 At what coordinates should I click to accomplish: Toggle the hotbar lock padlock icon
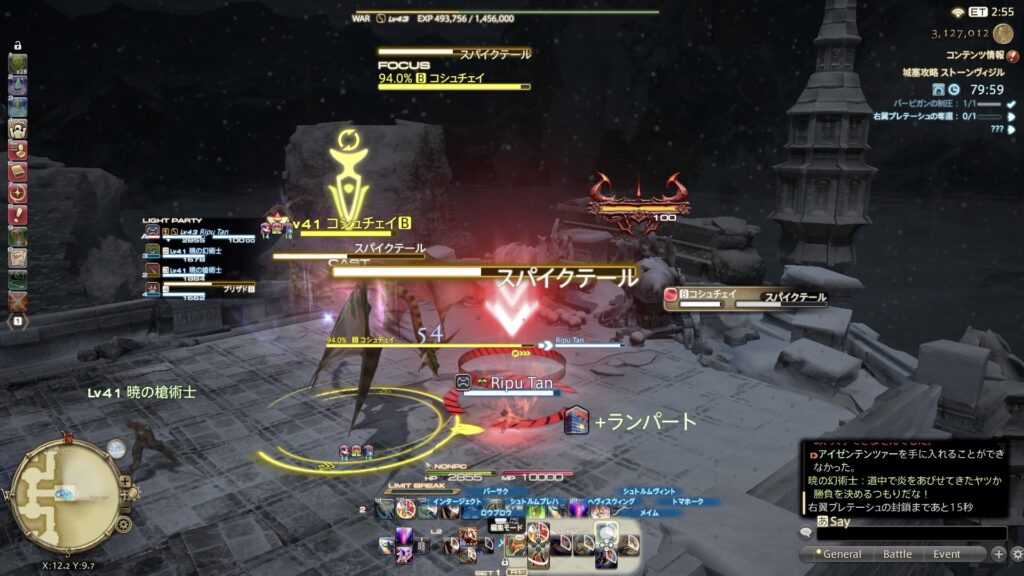17,47
